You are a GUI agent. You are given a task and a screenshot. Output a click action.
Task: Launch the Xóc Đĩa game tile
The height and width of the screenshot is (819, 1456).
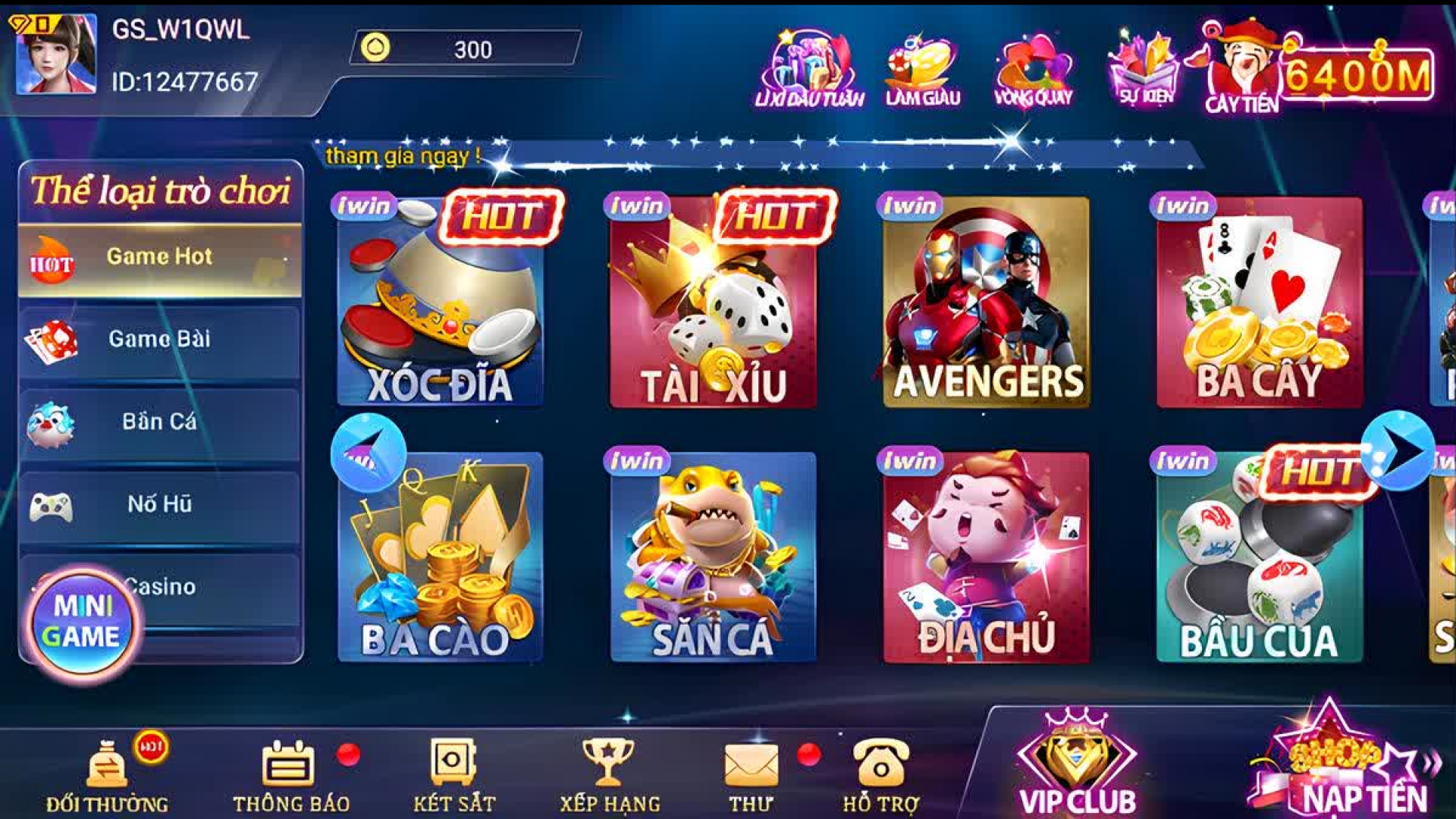tap(440, 303)
